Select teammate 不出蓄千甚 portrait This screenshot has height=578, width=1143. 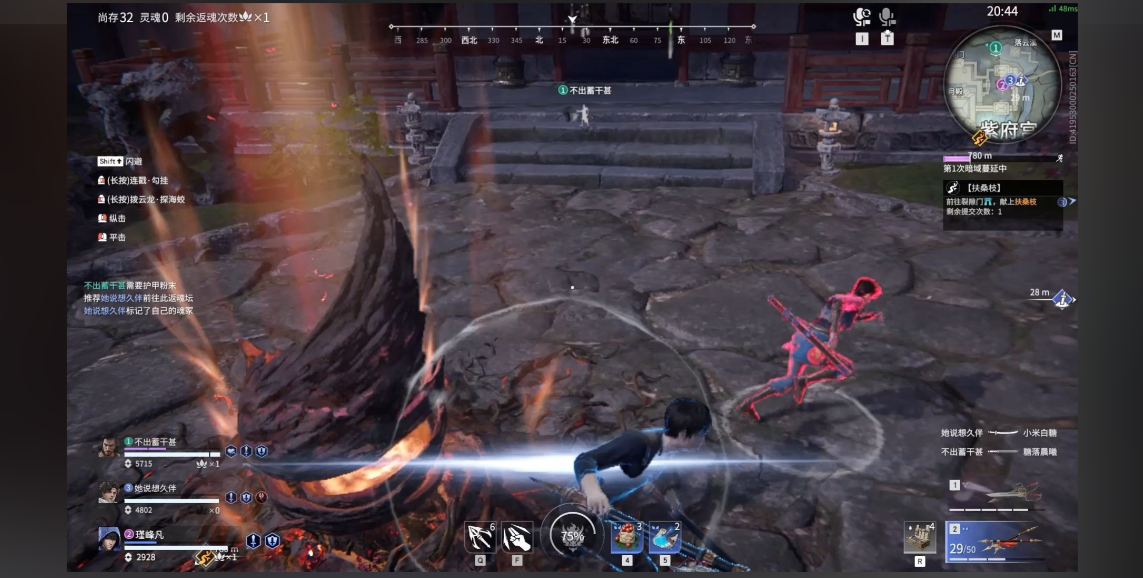tap(109, 448)
